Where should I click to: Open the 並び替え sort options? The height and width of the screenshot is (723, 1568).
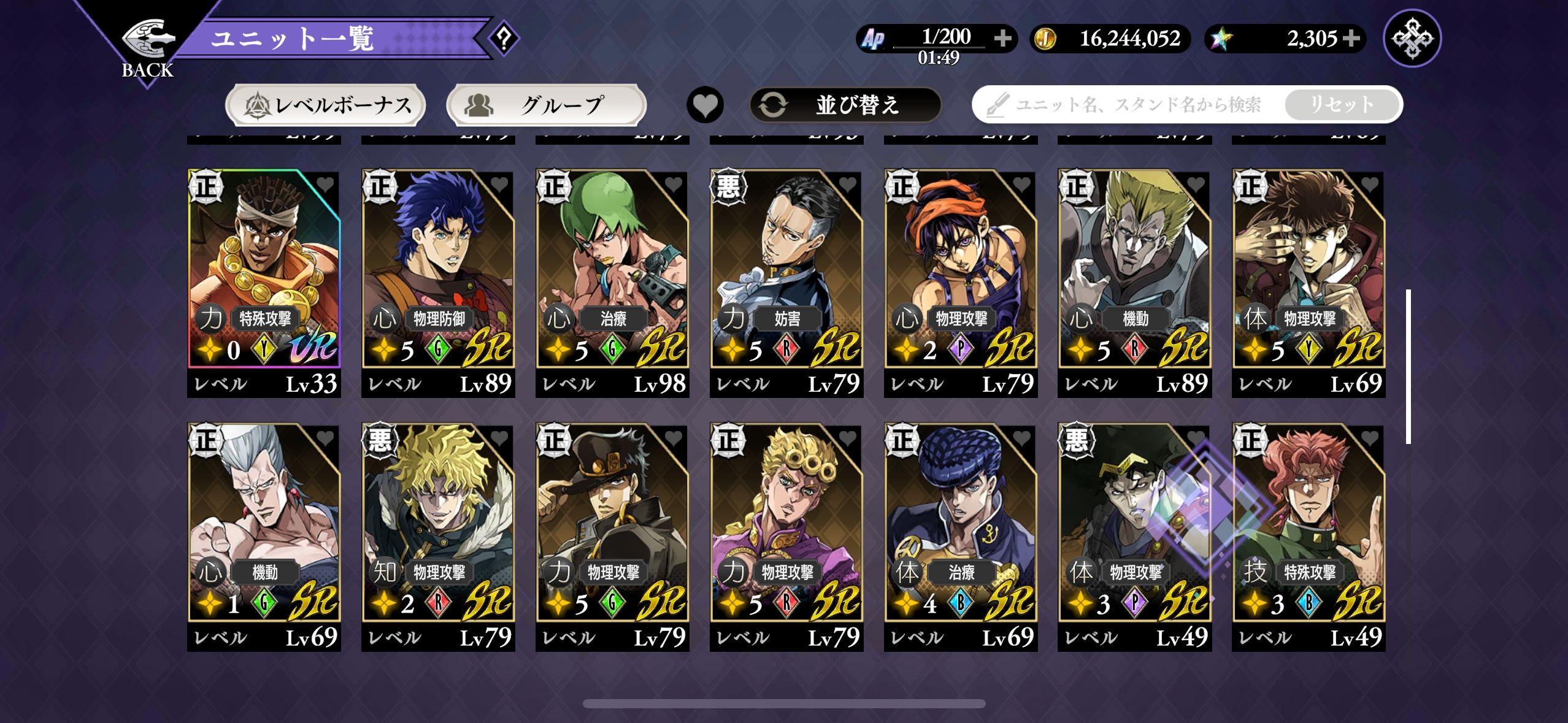[845, 105]
